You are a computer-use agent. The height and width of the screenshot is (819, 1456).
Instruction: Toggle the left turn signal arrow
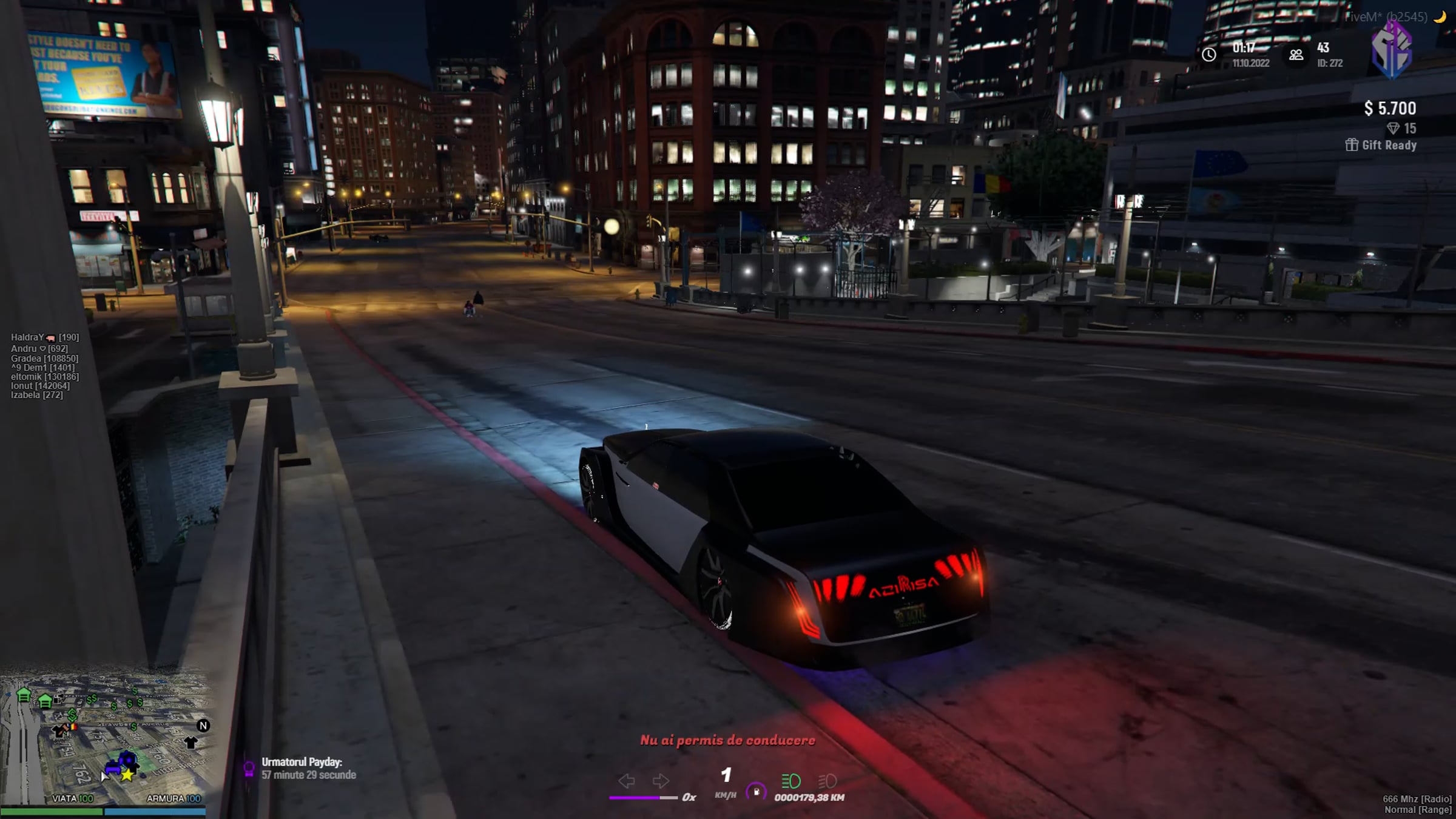click(x=626, y=781)
